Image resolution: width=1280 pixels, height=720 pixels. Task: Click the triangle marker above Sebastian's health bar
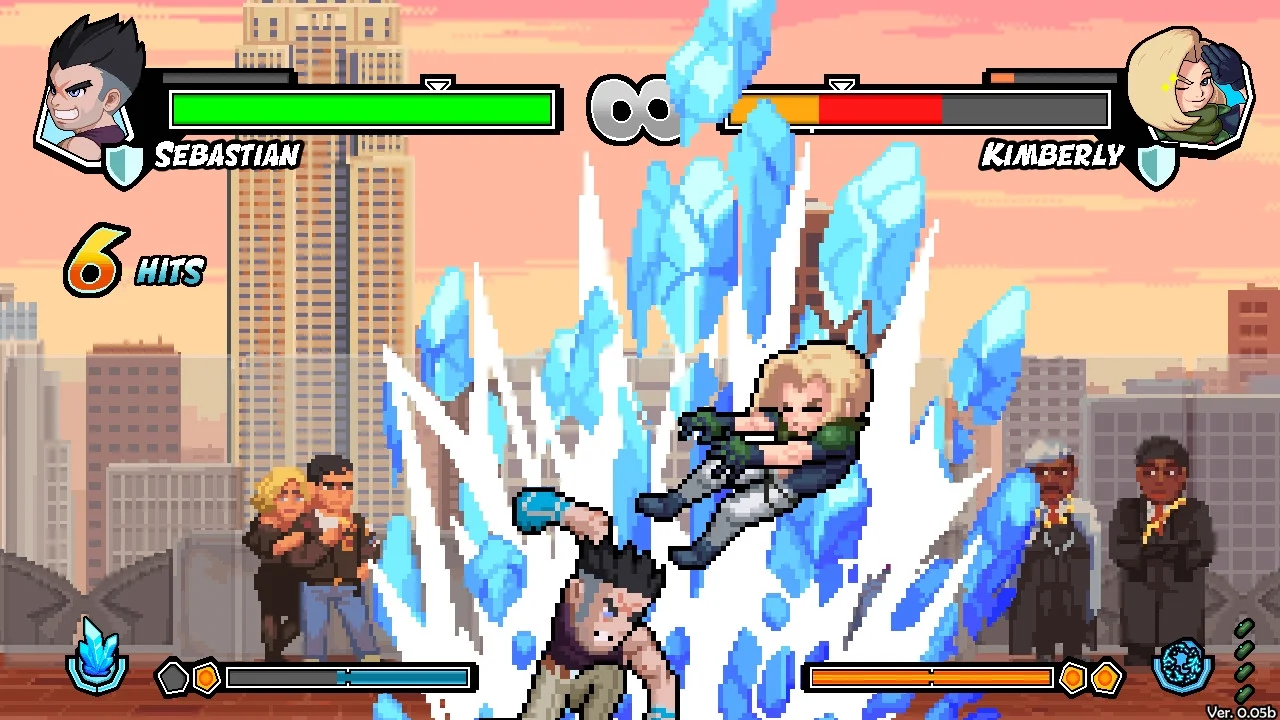435,85
